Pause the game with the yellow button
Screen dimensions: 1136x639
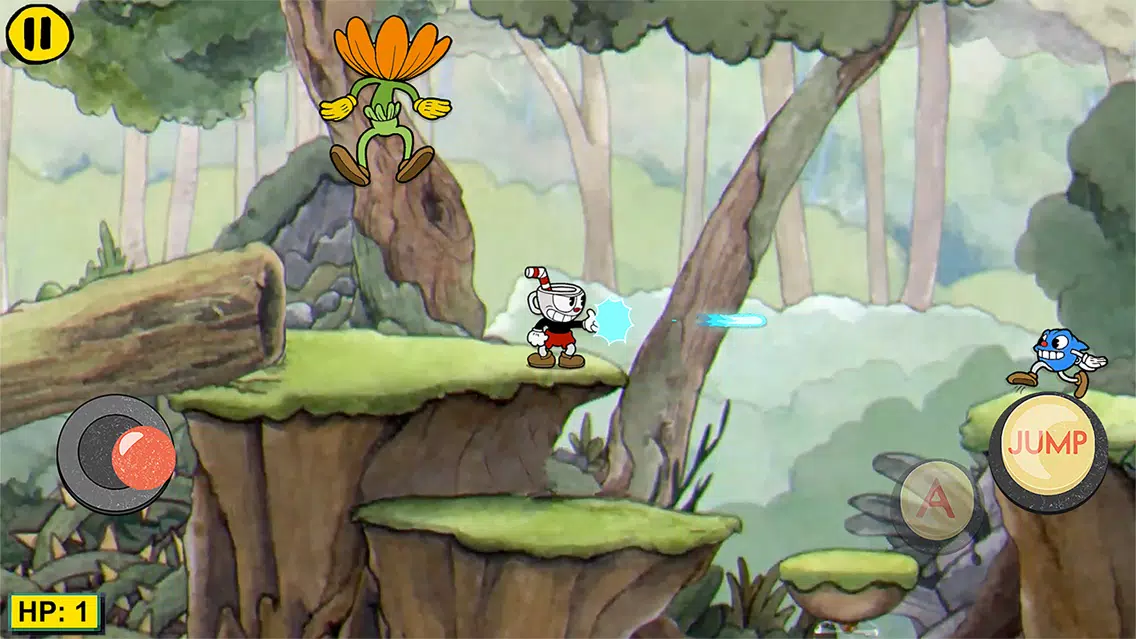coord(39,33)
